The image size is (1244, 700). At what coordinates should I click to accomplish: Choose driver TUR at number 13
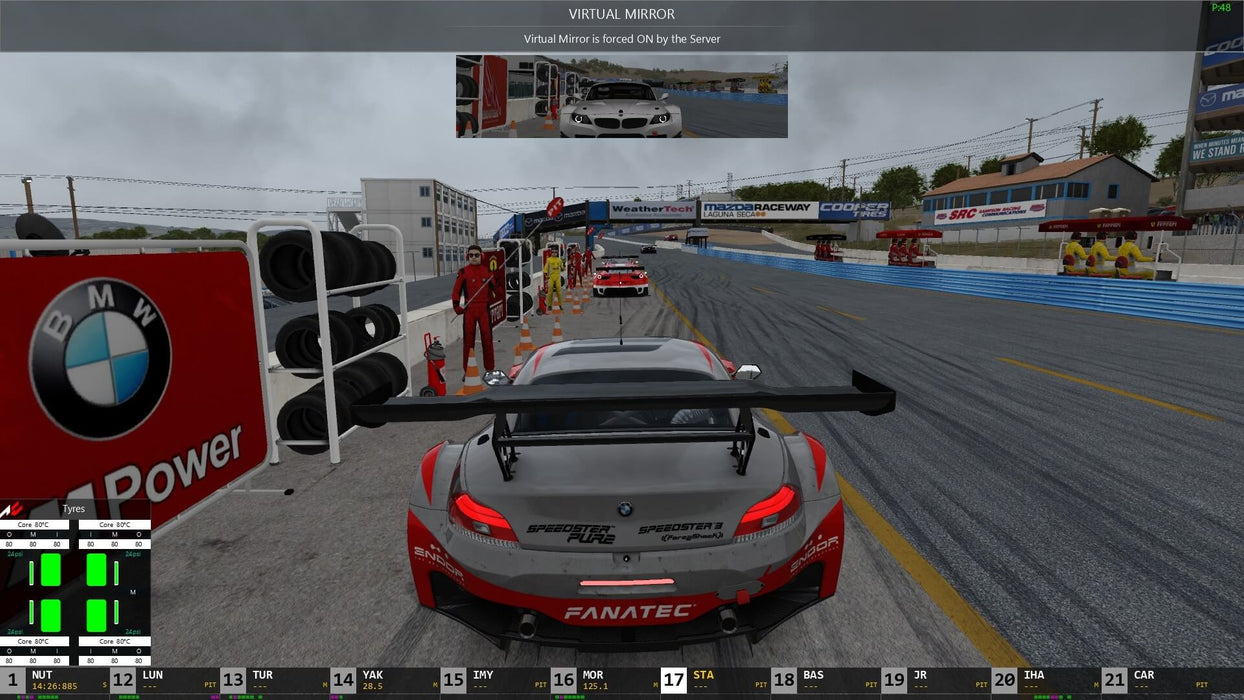(275, 680)
